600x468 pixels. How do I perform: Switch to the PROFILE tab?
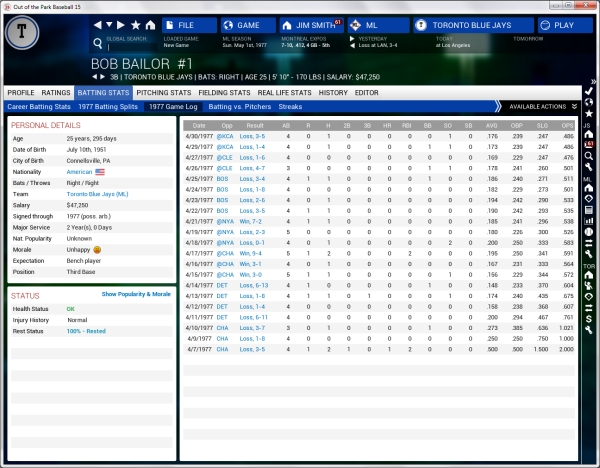click(x=21, y=92)
